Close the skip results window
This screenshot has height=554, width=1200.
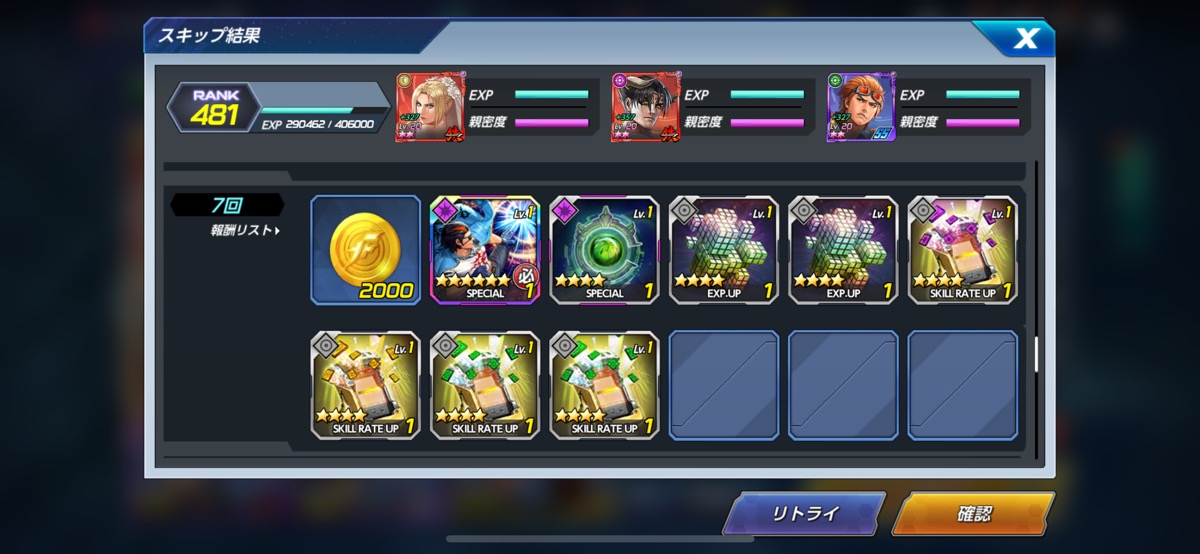pos(1025,39)
